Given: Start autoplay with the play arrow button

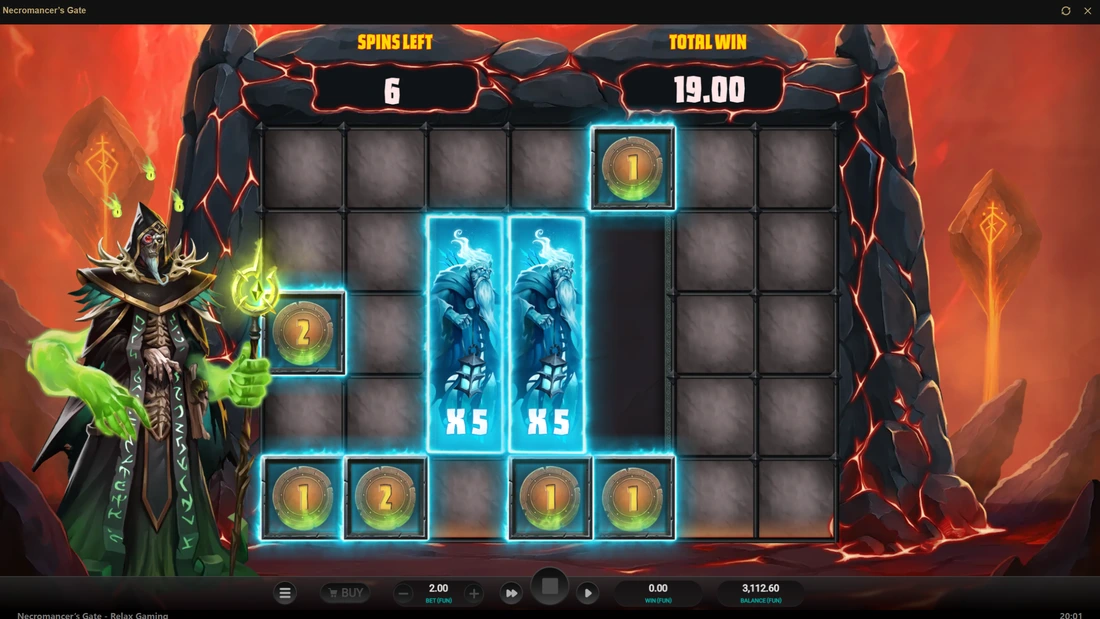Looking at the screenshot, I should 588,593.
